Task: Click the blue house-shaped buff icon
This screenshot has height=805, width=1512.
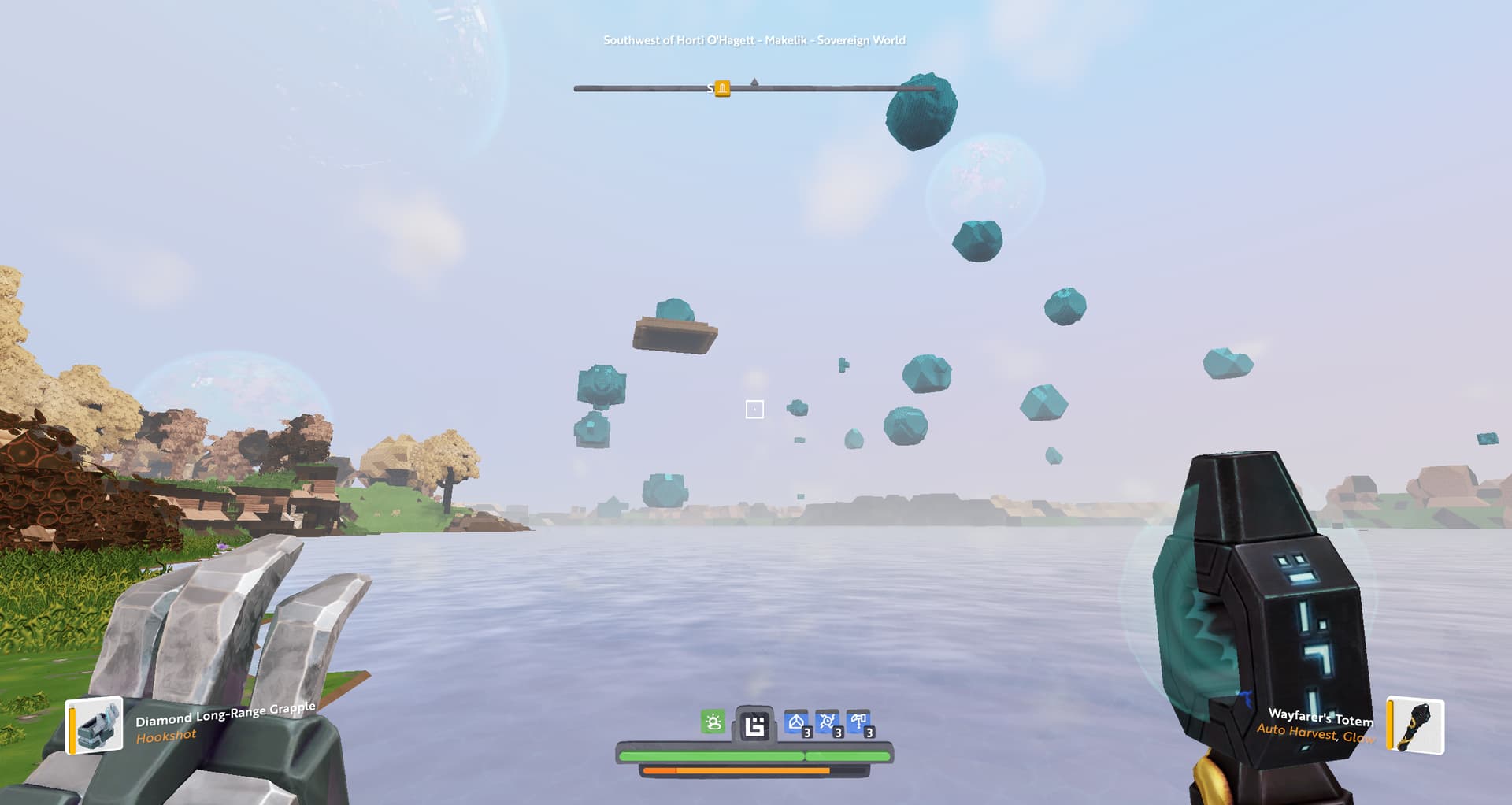Action: click(x=796, y=722)
